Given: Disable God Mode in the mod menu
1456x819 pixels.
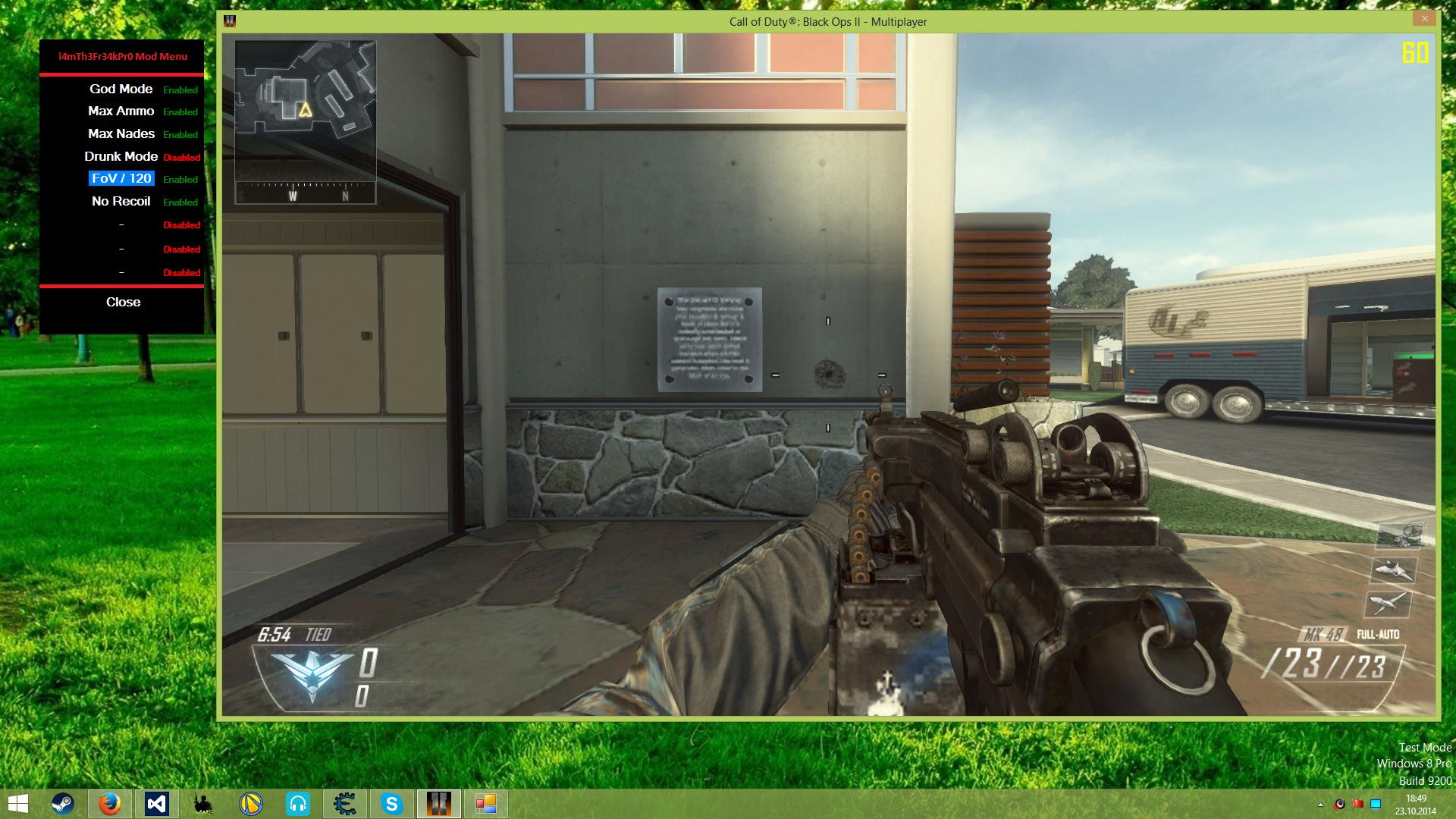Looking at the screenshot, I should coord(120,89).
